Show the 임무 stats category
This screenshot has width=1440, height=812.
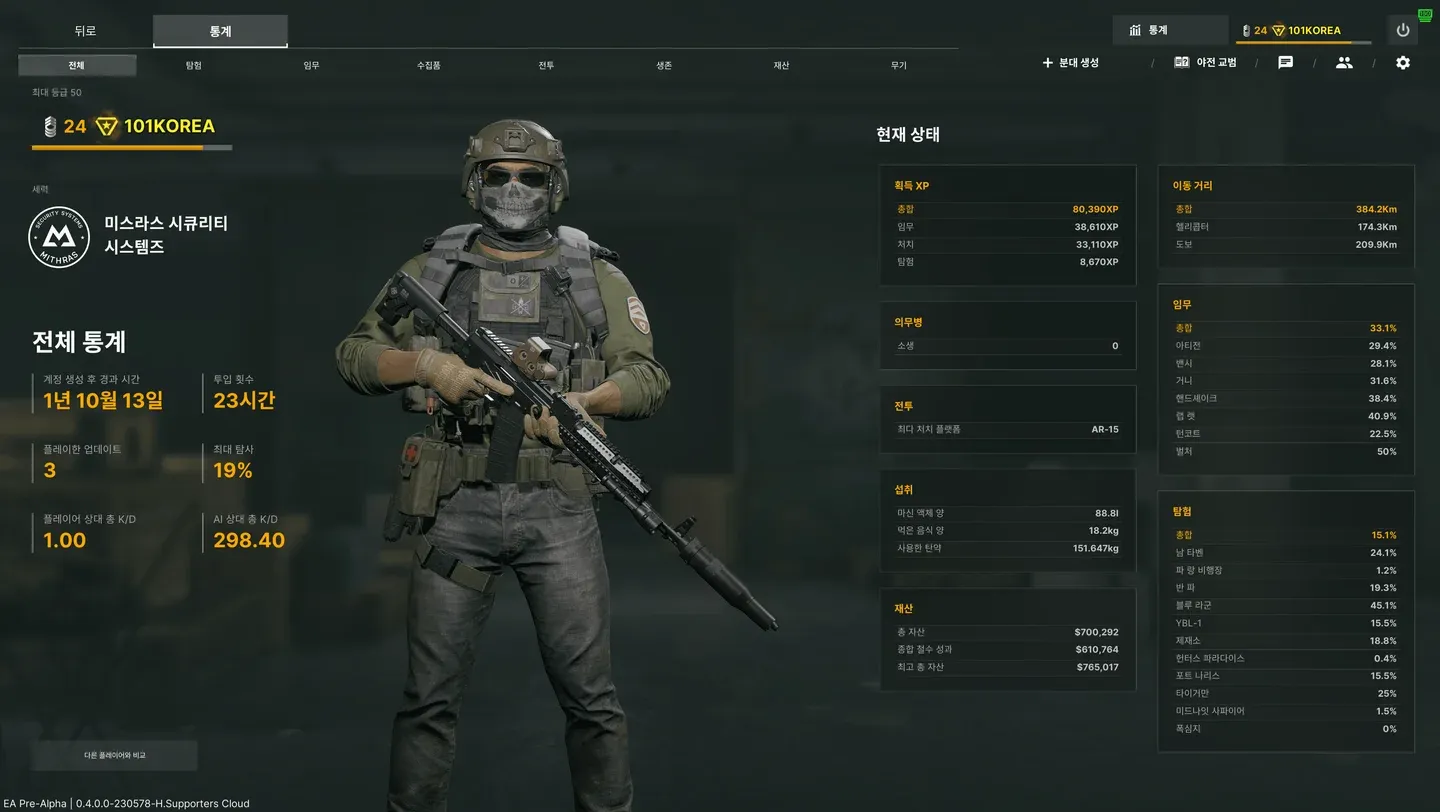311,66
